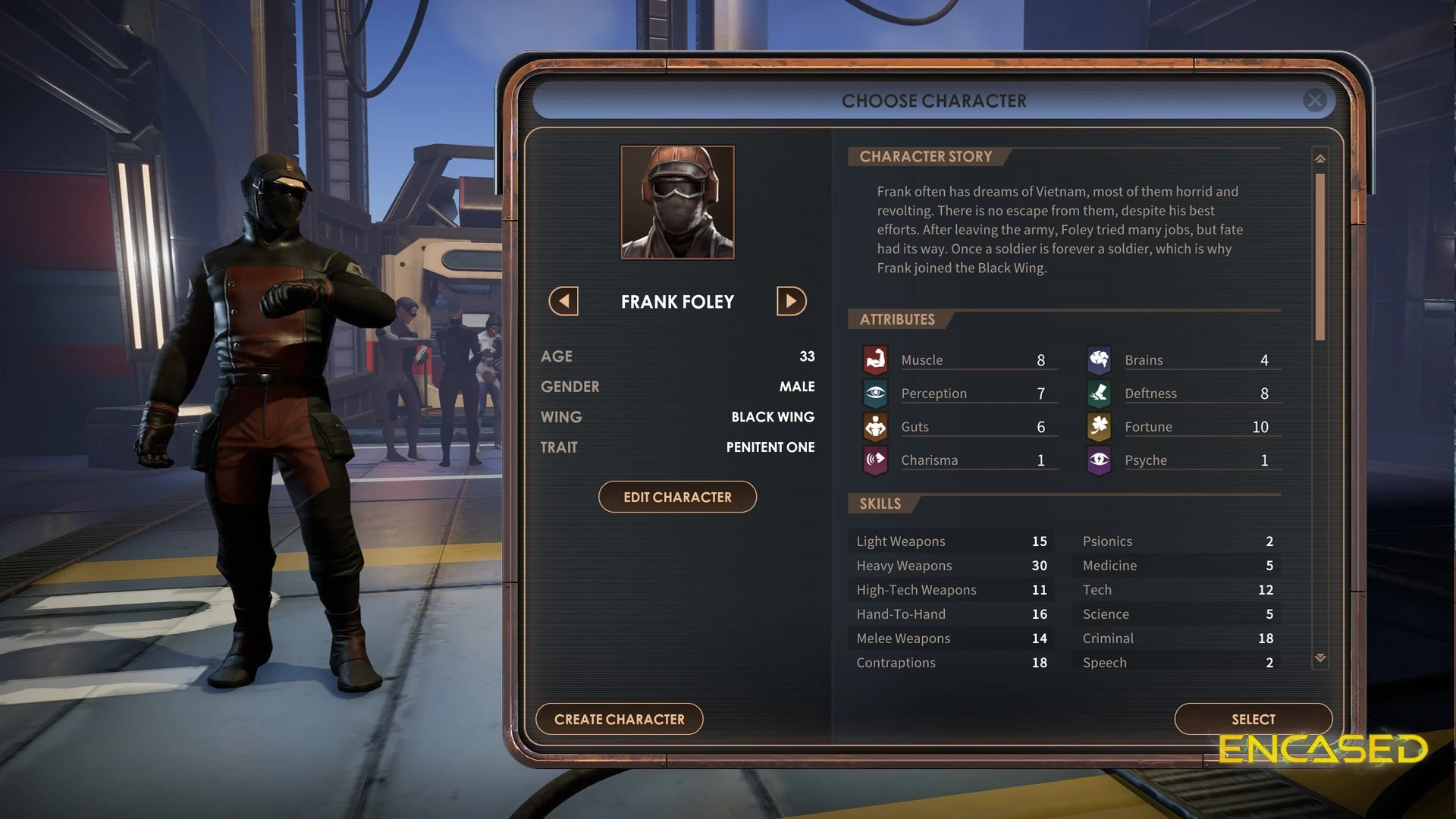This screenshot has width=1456, height=819.
Task: Click the Psyche attribute icon
Action: [1099, 460]
